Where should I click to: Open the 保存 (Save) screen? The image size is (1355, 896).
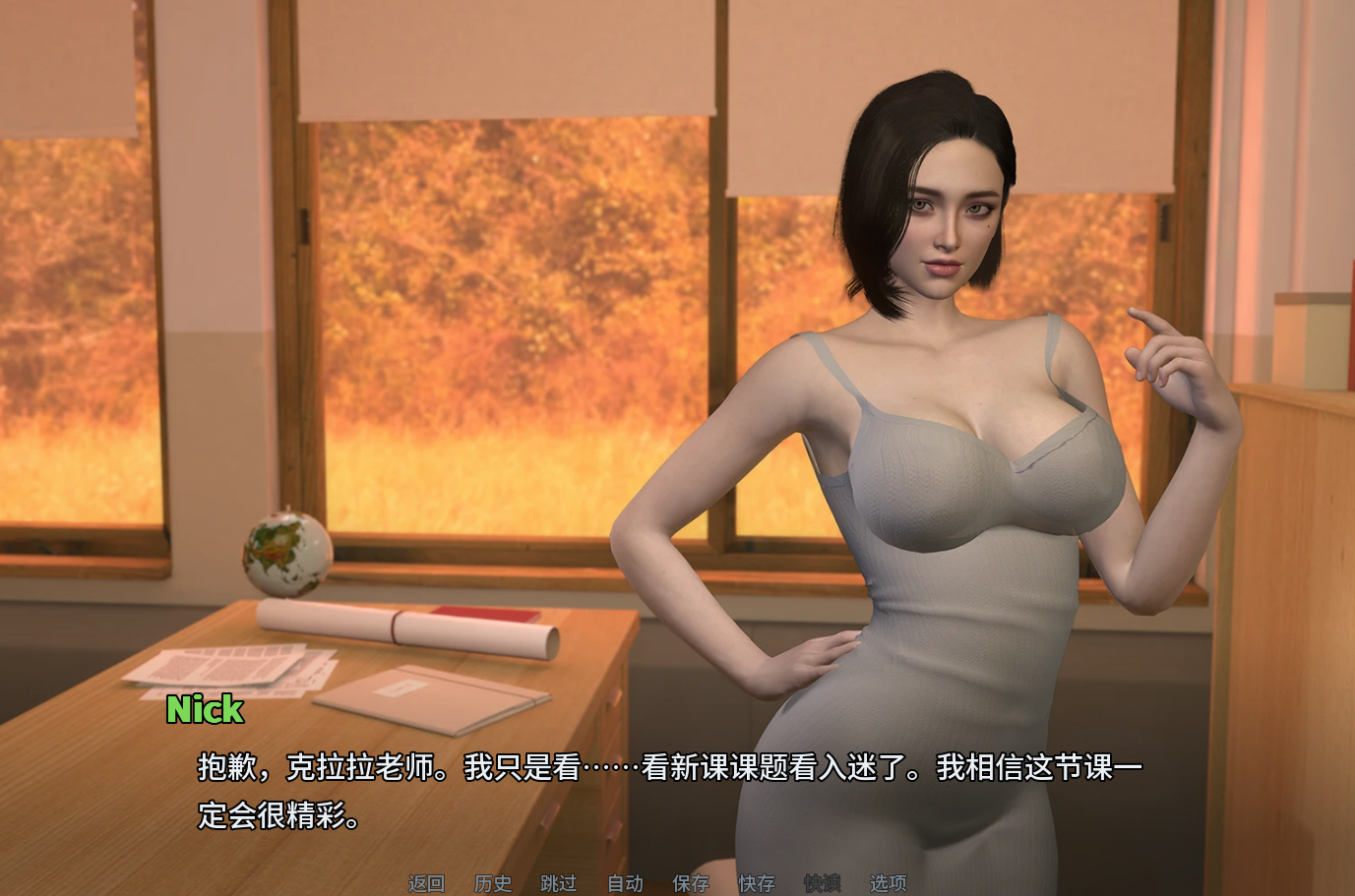coord(691,883)
